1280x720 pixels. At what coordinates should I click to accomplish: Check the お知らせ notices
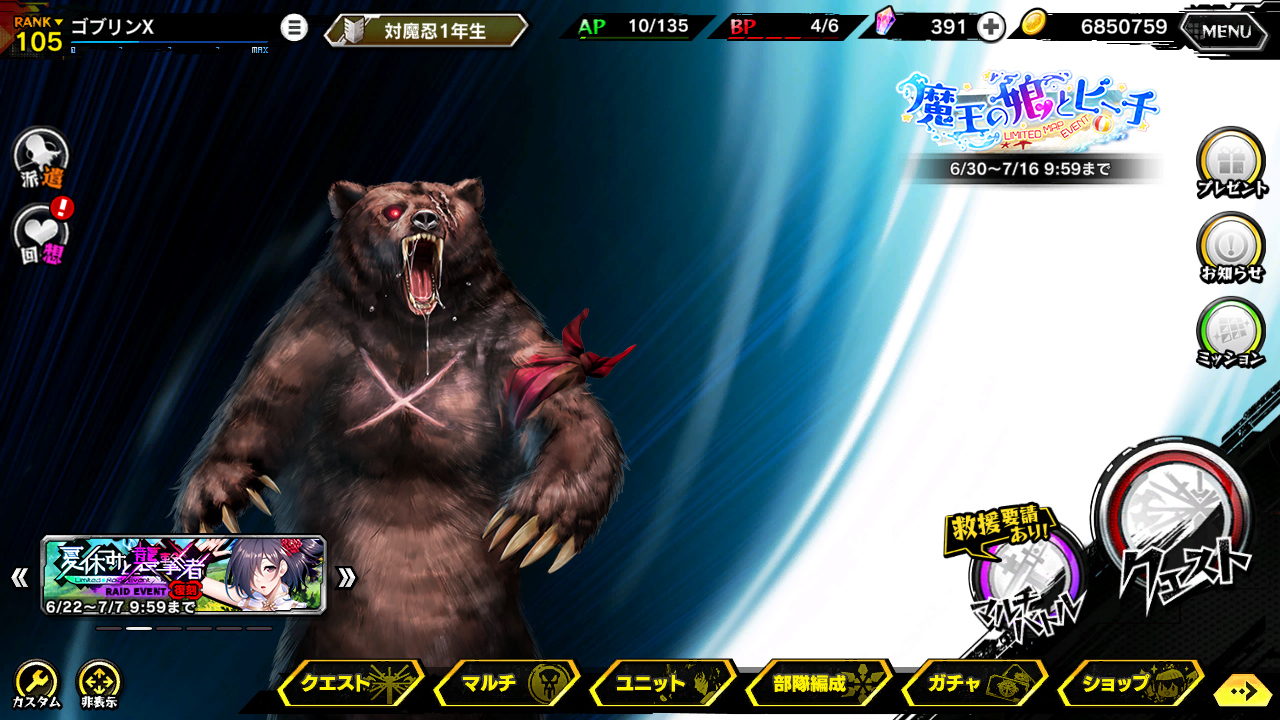coord(1230,246)
